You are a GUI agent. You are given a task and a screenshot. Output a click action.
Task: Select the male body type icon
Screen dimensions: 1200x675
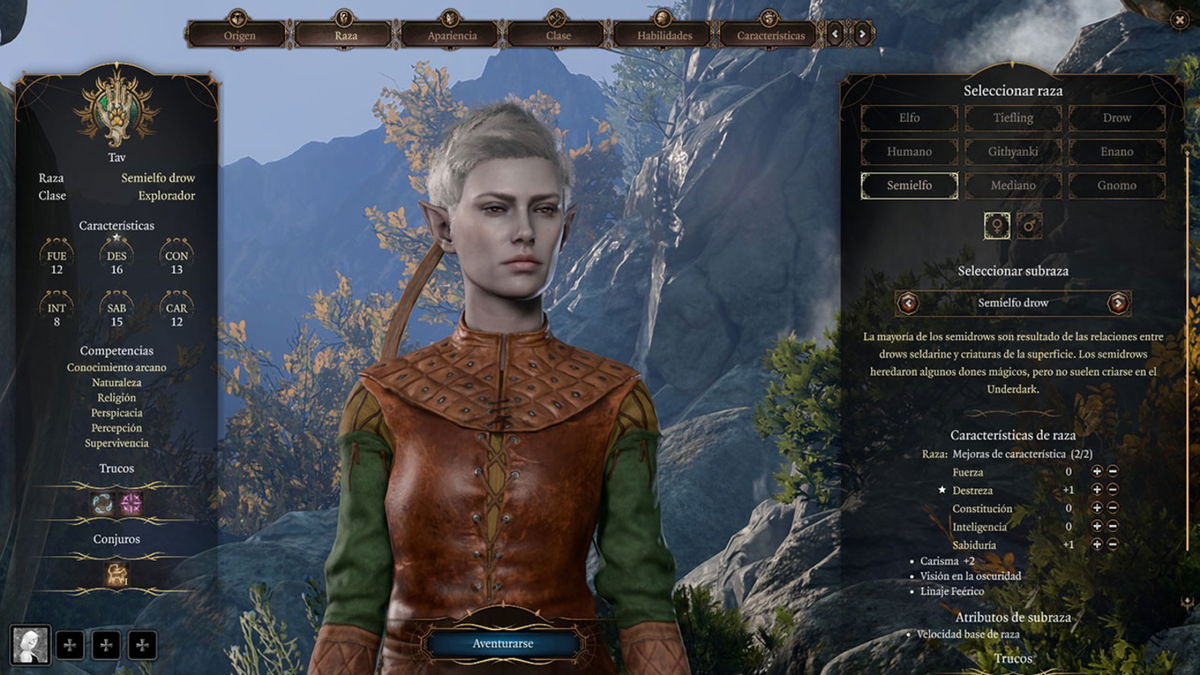tap(1029, 226)
